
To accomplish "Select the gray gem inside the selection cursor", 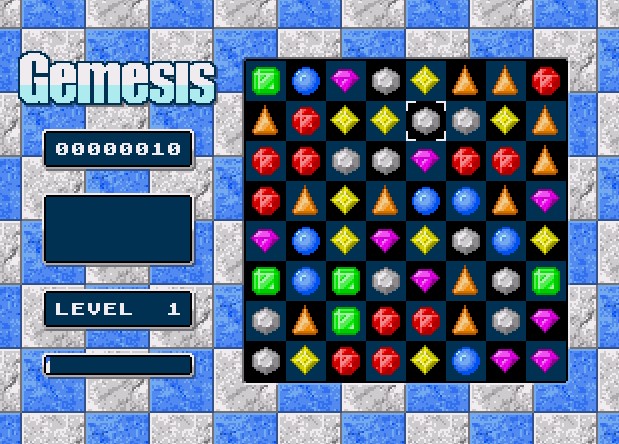I will click(x=425, y=121).
